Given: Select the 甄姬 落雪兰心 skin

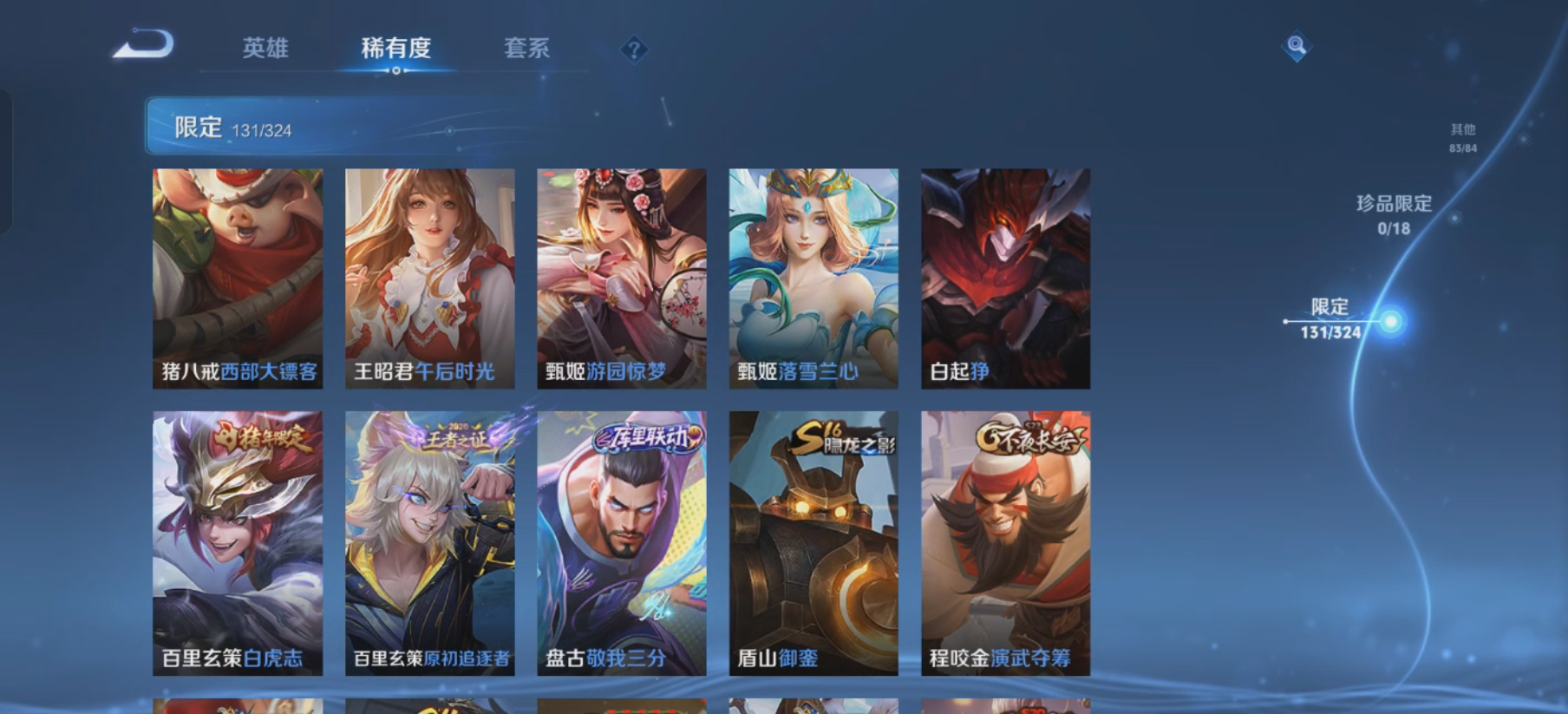Looking at the screenshot, I should [x=813, y=278].
